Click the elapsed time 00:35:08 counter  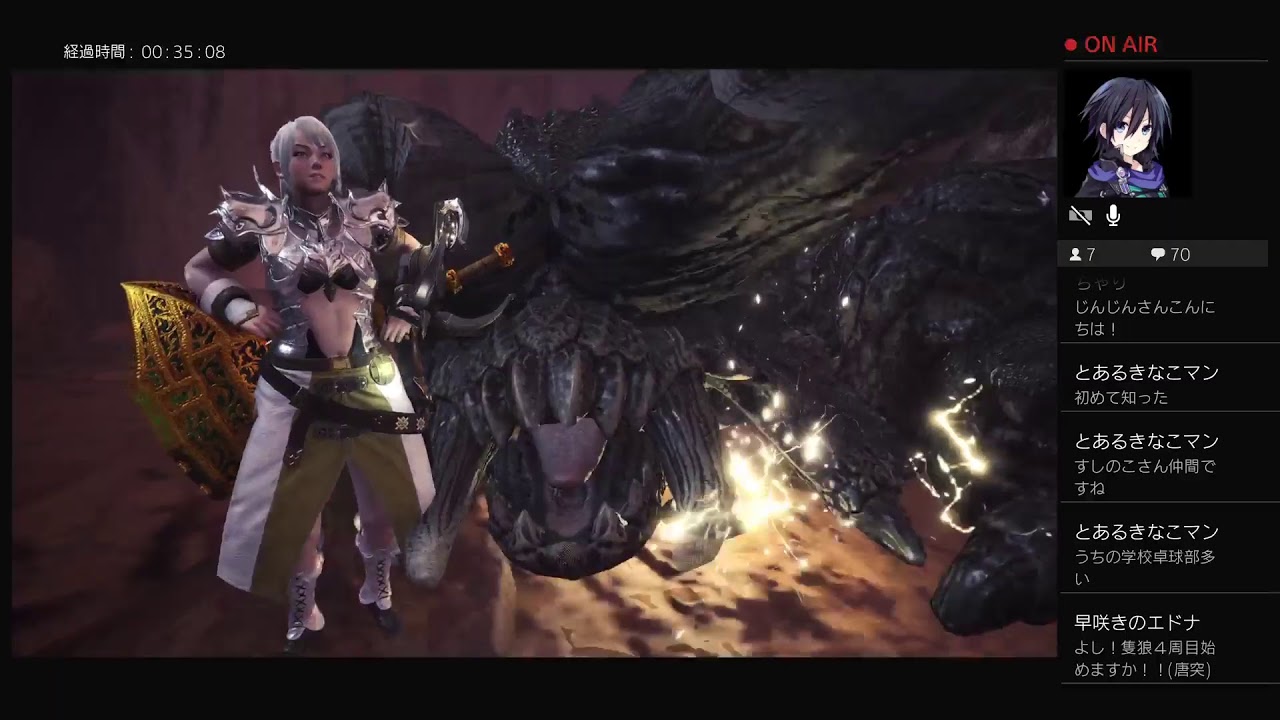point(190,53)
